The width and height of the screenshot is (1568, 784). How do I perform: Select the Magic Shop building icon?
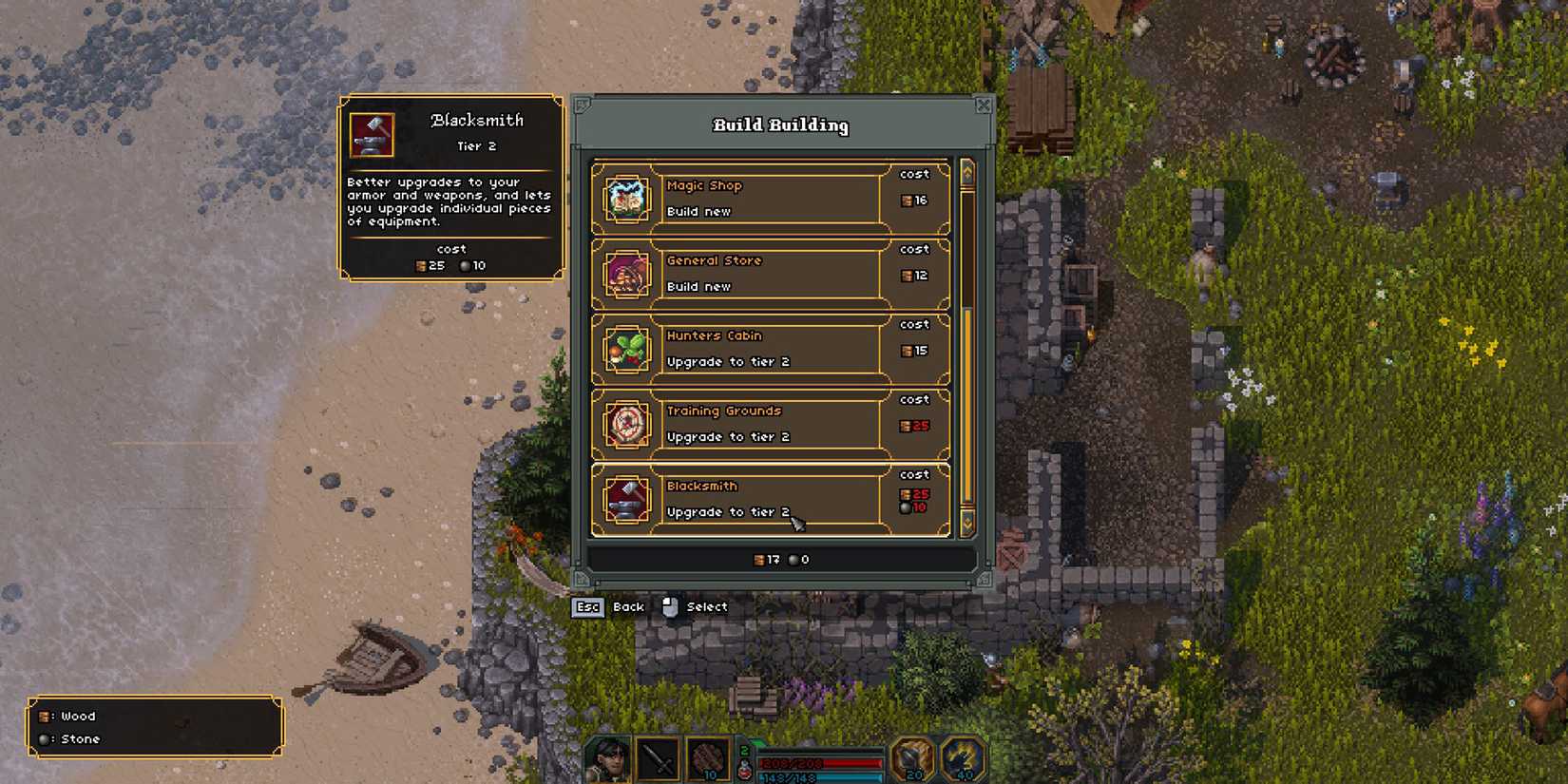[625, 198]
